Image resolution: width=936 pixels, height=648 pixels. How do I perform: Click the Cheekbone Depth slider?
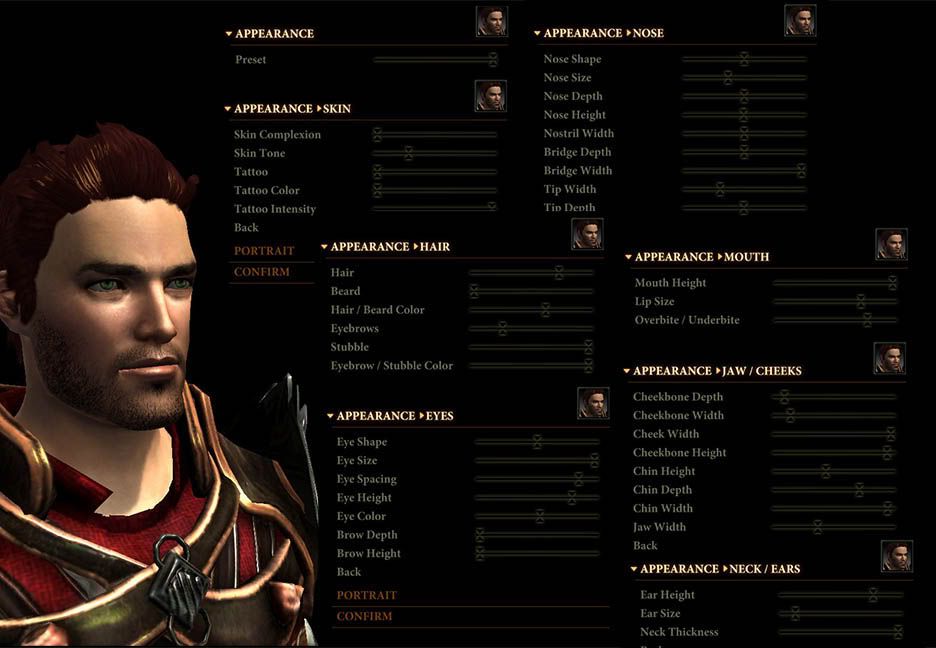[x=833, y=397]
